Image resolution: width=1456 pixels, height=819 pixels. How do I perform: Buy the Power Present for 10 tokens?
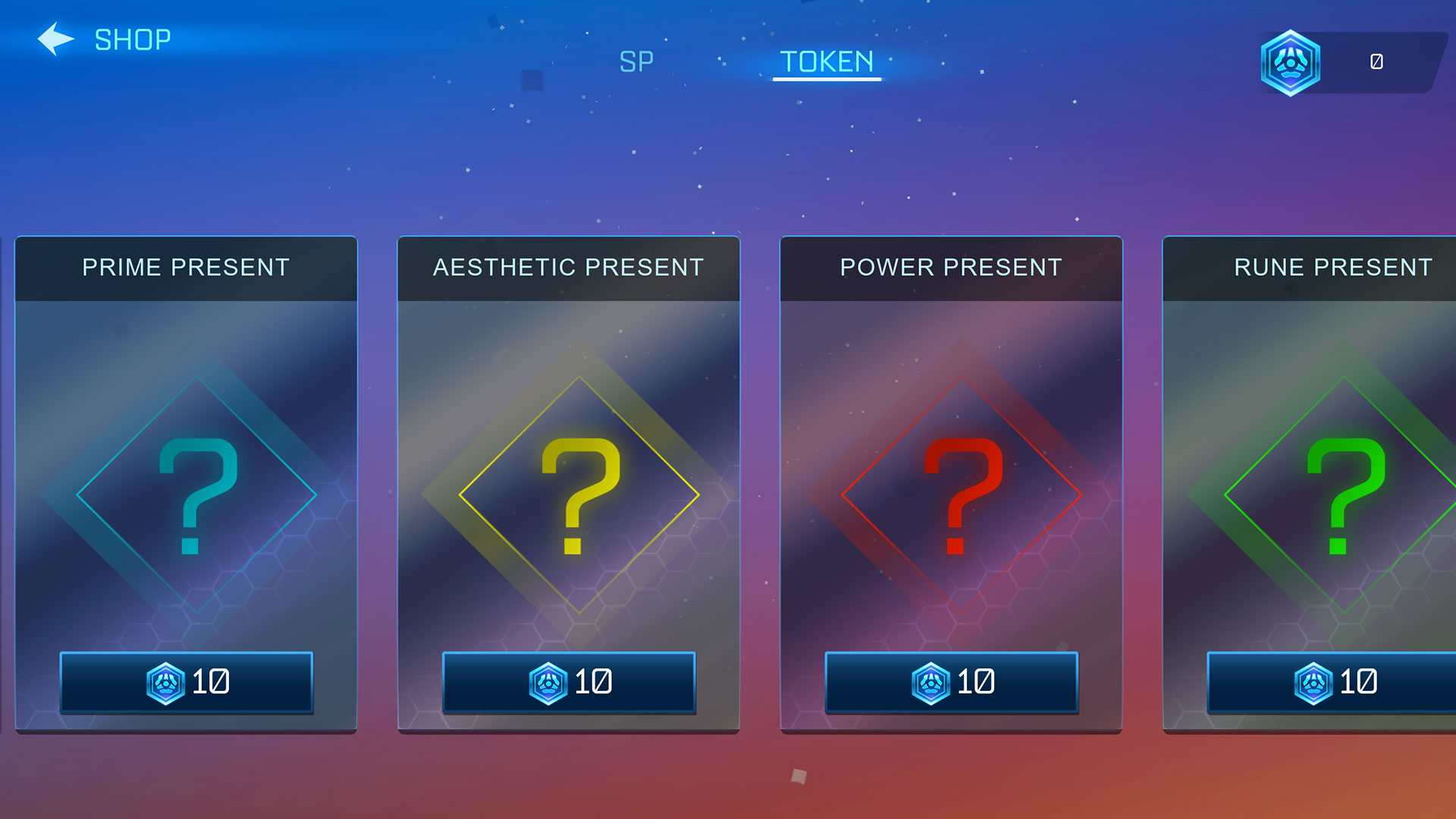coord(951,682)
